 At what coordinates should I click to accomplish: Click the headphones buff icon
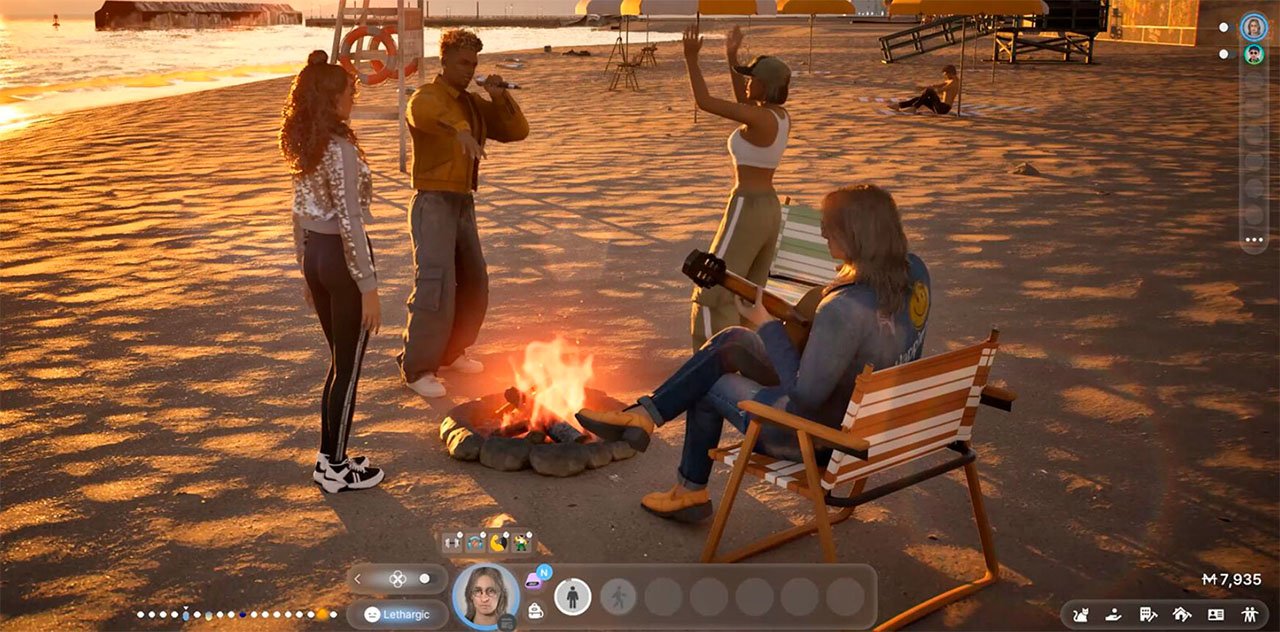coord(475,543)
